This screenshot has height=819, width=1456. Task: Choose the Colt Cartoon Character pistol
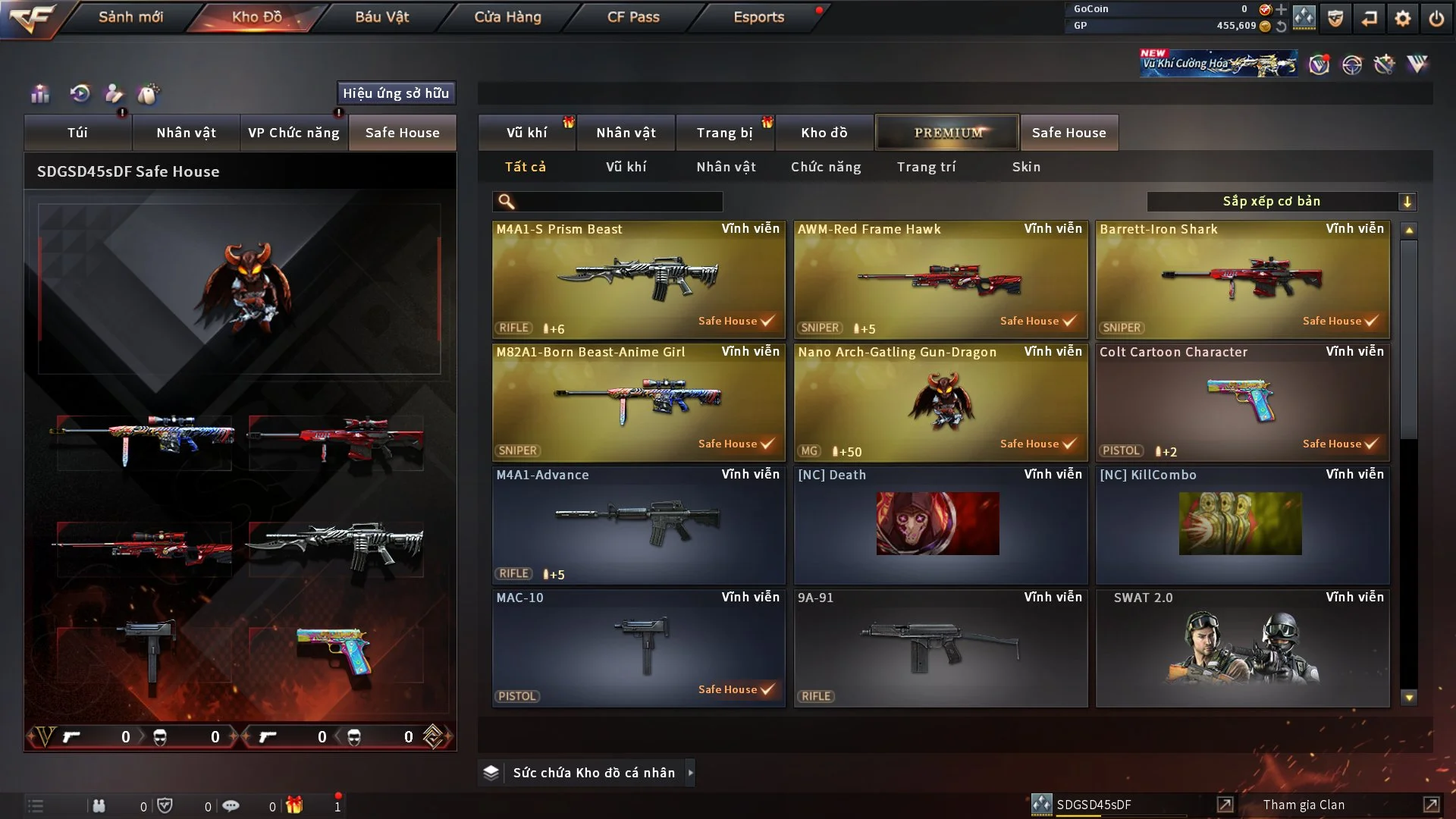tap(1242, 402)
